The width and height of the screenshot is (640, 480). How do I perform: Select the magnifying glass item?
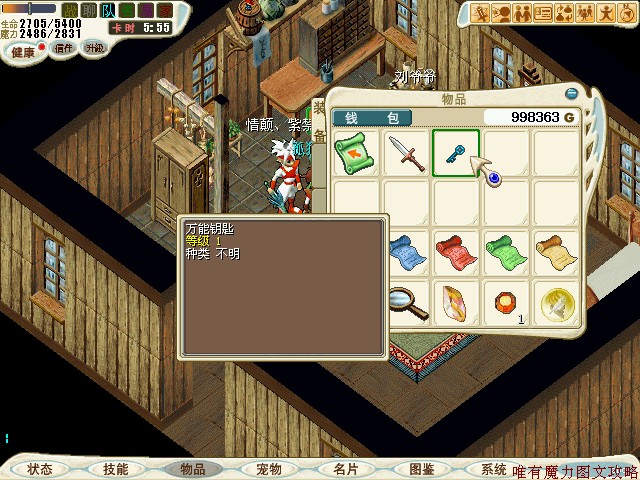click(x=404, y=300)
